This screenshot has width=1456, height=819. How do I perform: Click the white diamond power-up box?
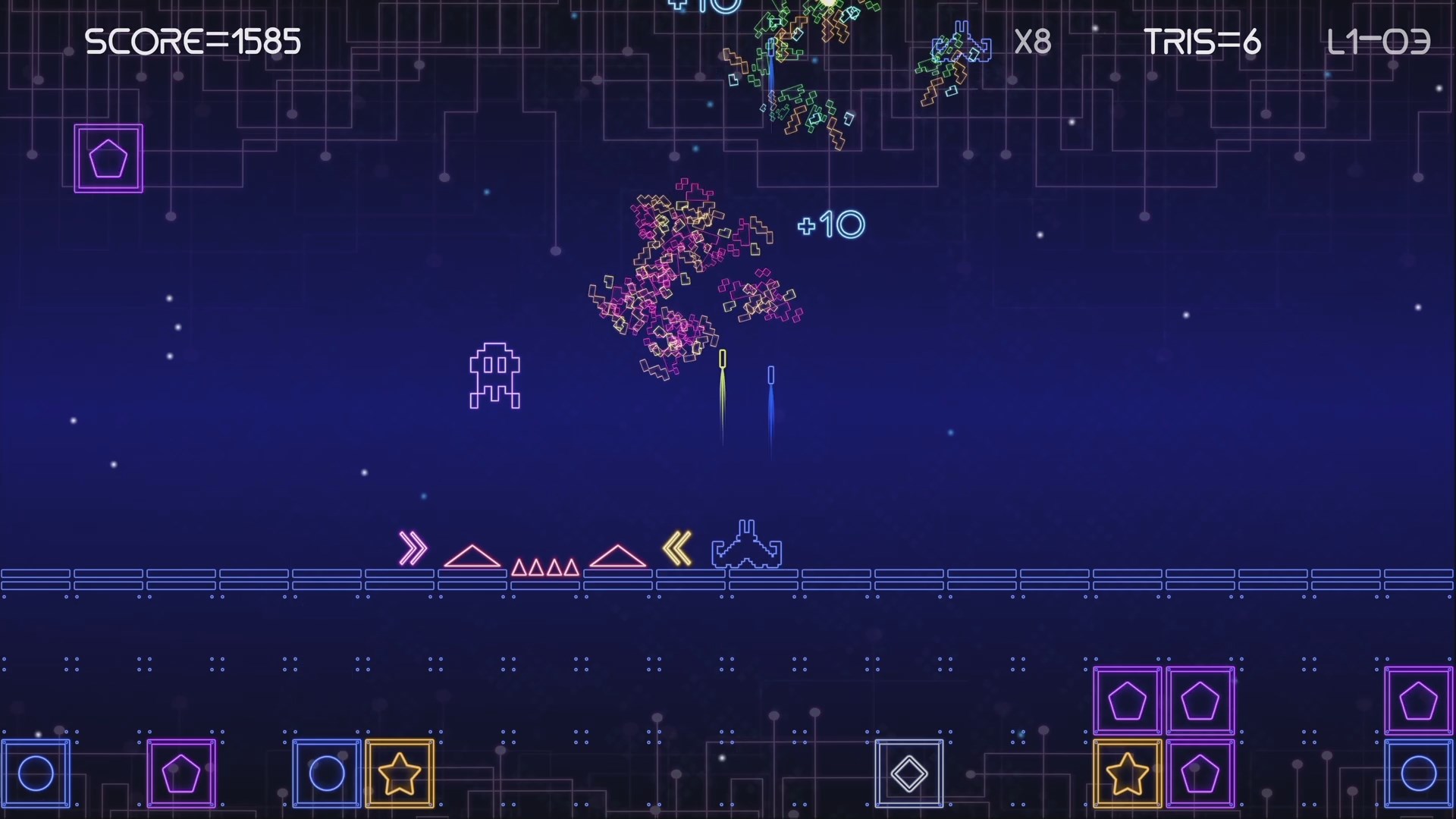coord(908,773)
